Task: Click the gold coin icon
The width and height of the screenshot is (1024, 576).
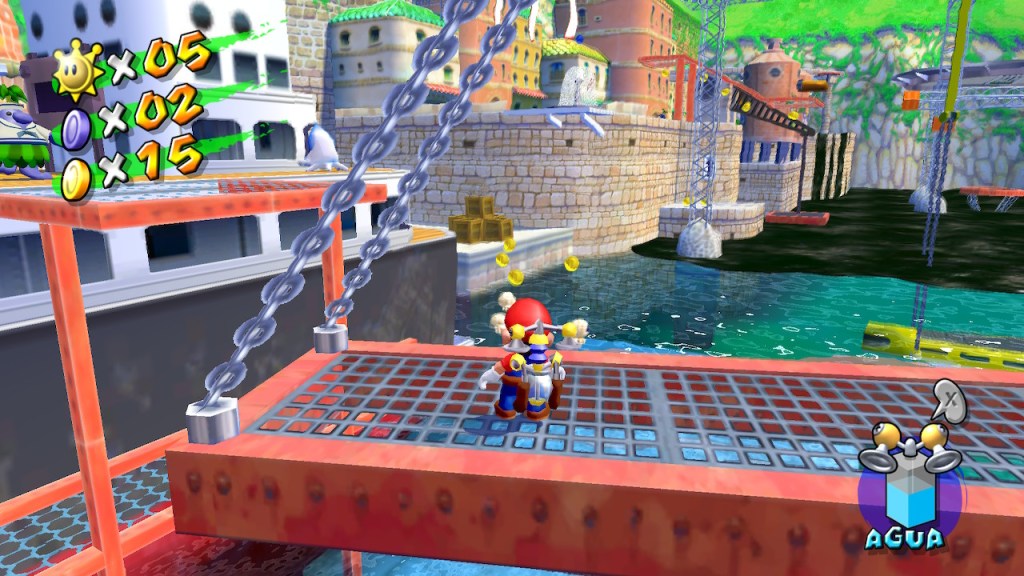Action: pyautogui.click(x=76, y=178)
